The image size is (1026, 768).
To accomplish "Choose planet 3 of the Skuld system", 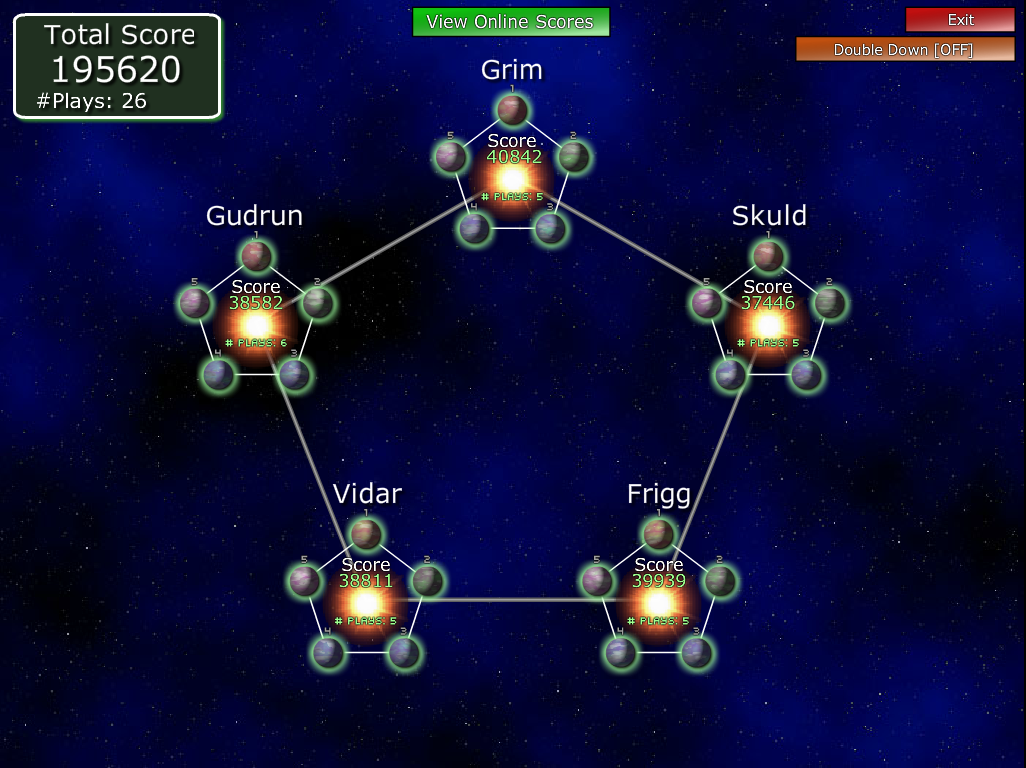I will [x=806, y=375].
